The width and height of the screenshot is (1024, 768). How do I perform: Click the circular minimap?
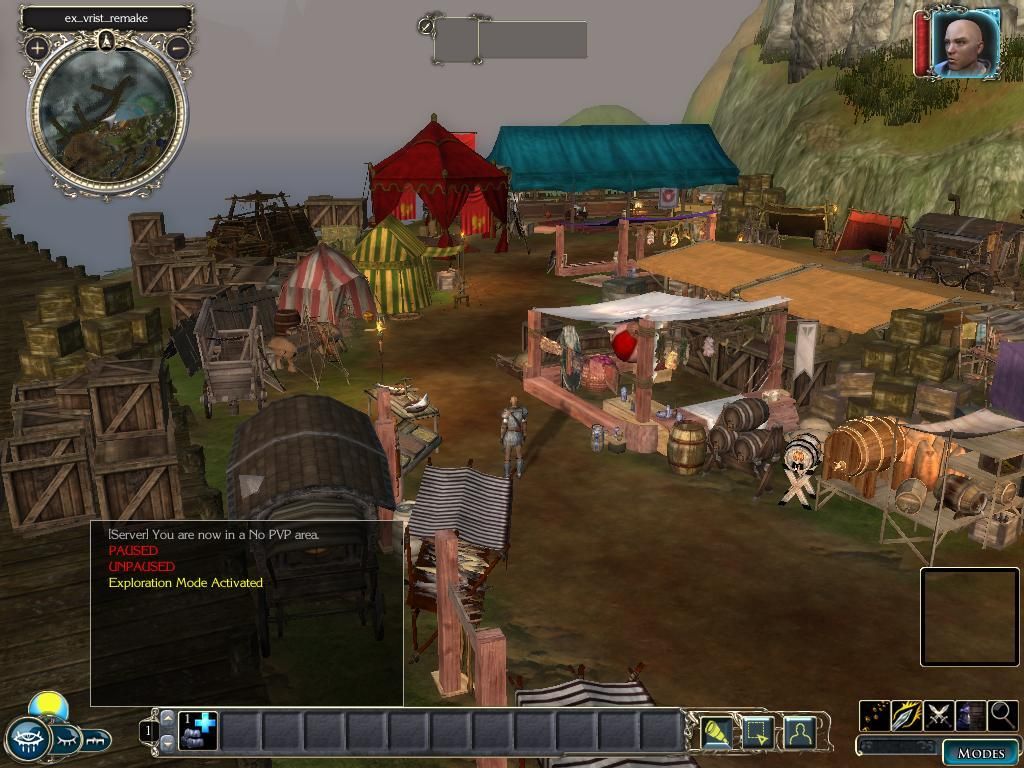107,115
